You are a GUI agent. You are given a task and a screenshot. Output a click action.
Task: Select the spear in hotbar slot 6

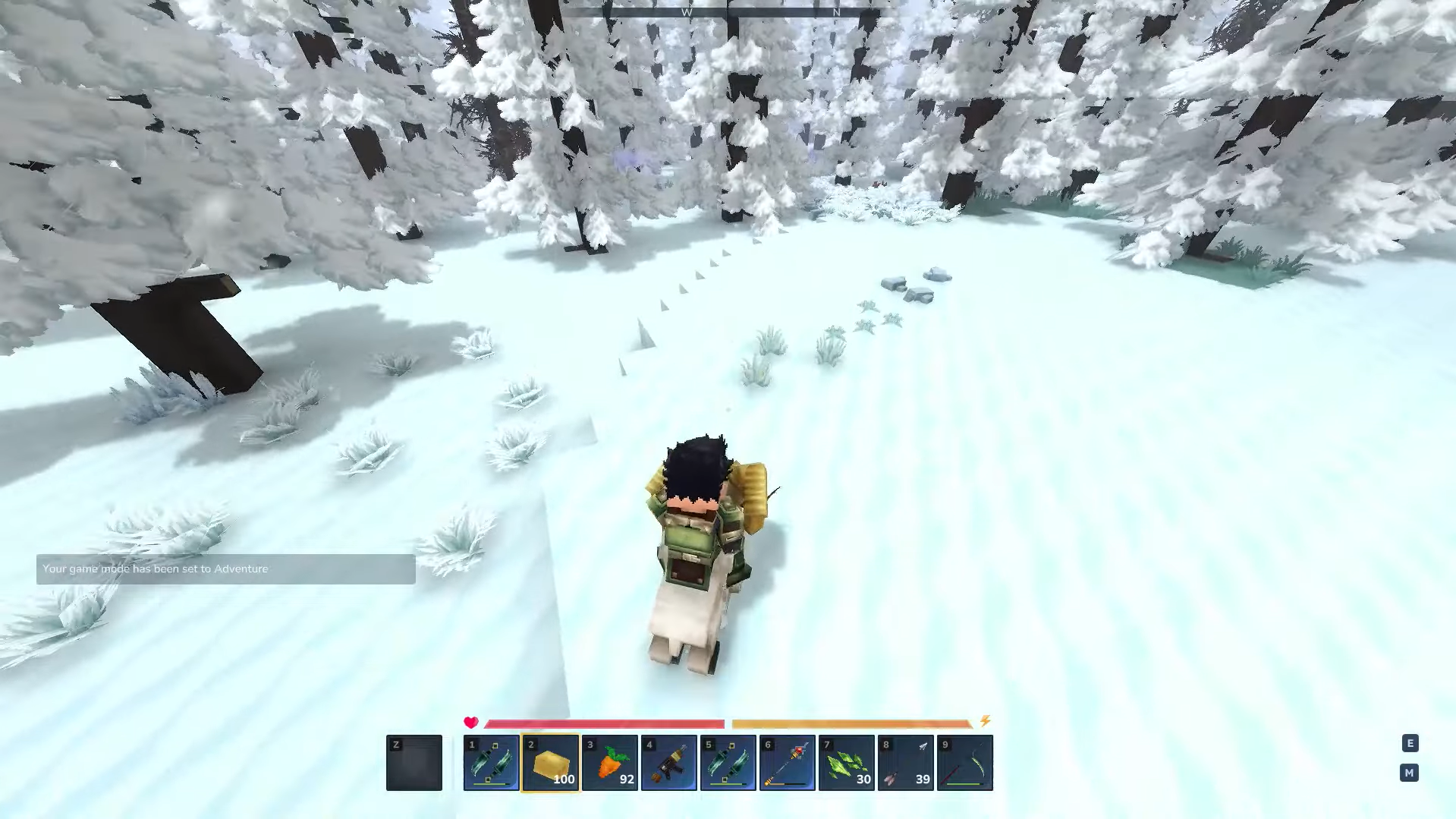click(x=787, y=762)
